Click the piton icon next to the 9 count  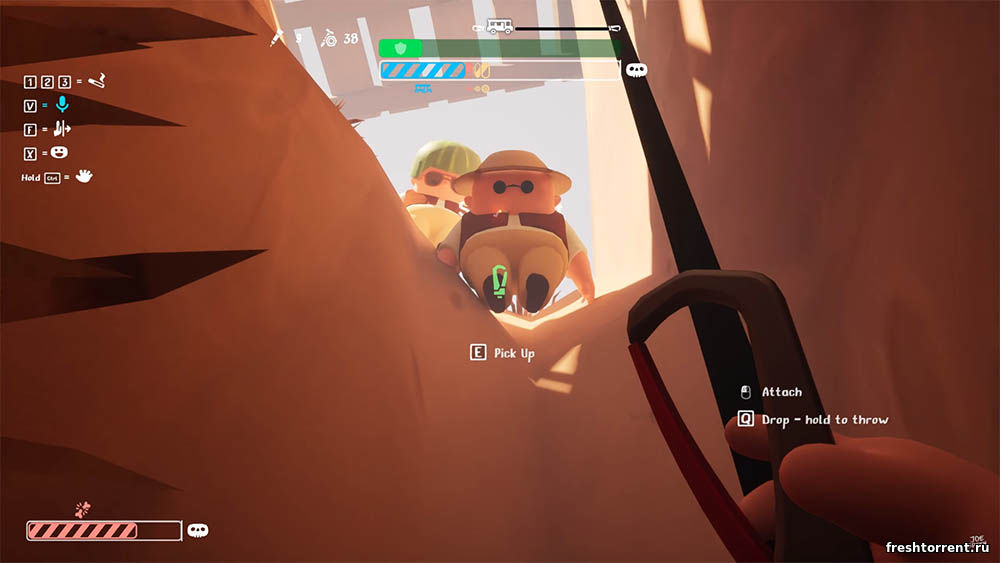277,39
